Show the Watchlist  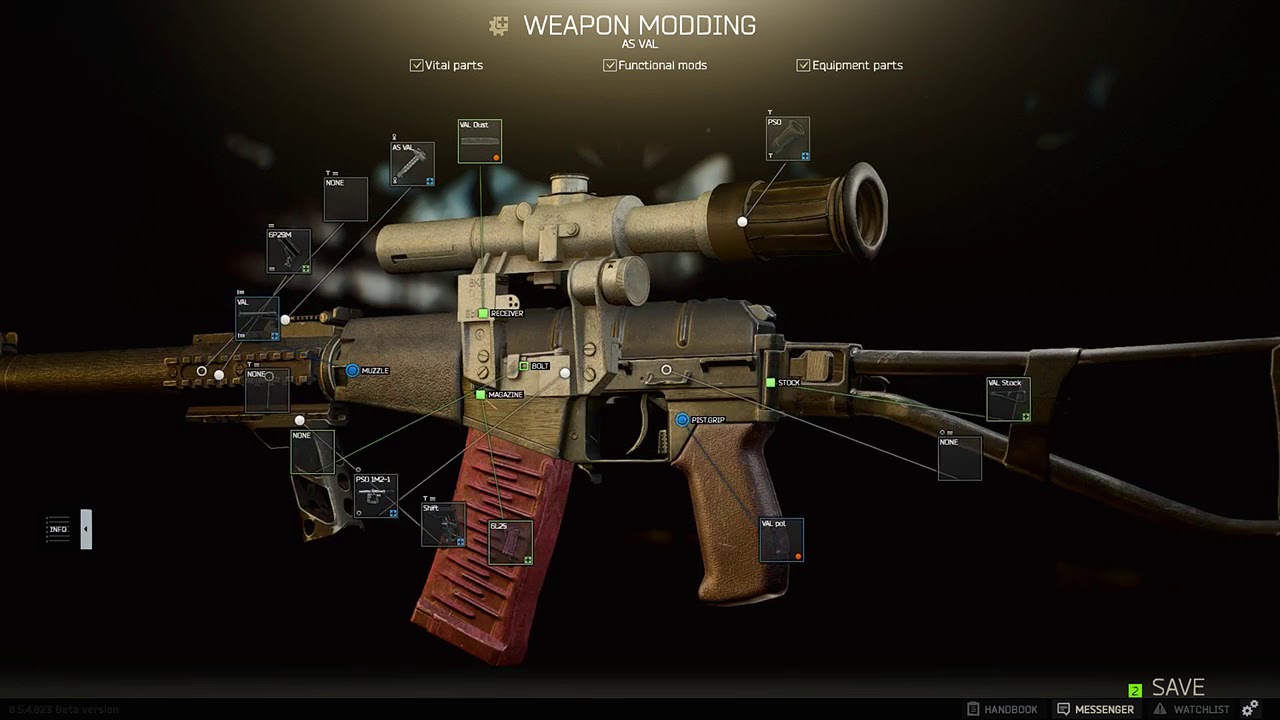(1191, 709)
